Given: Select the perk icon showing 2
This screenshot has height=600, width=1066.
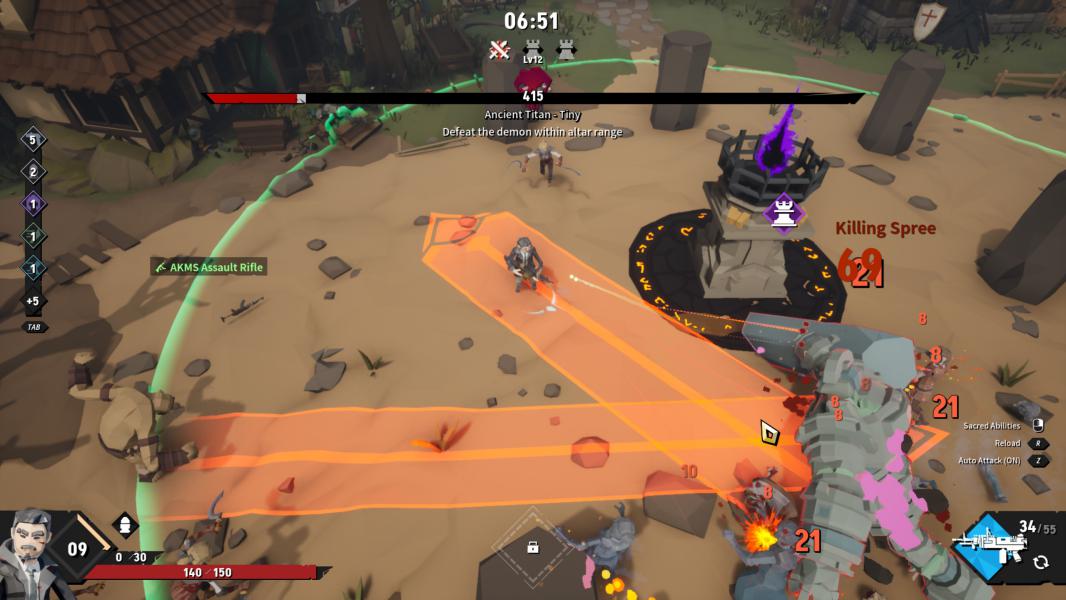Looking at the screenshot, I should (x=32, y=172).
